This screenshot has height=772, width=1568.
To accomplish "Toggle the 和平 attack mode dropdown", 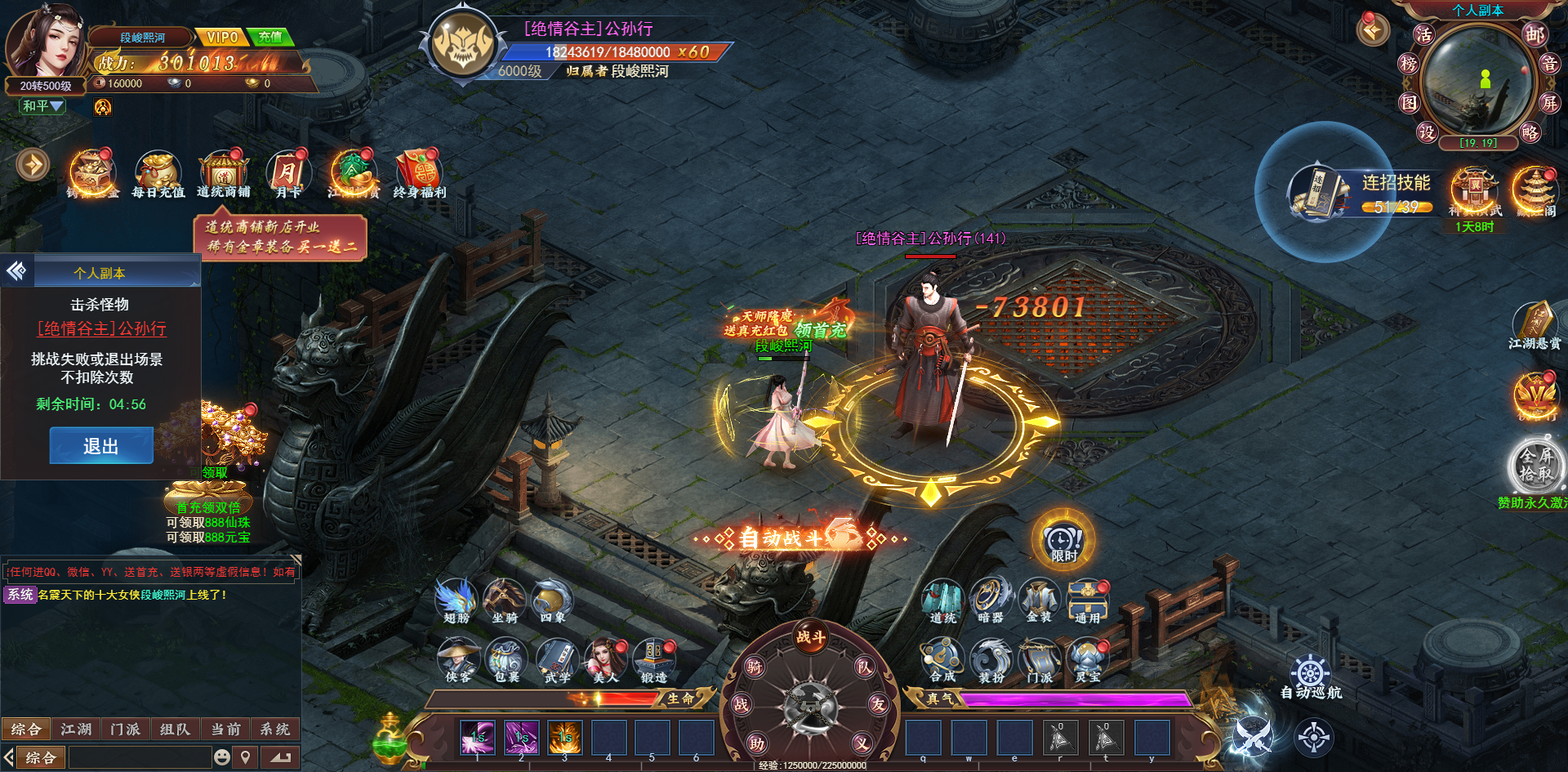I will [42, 106].
